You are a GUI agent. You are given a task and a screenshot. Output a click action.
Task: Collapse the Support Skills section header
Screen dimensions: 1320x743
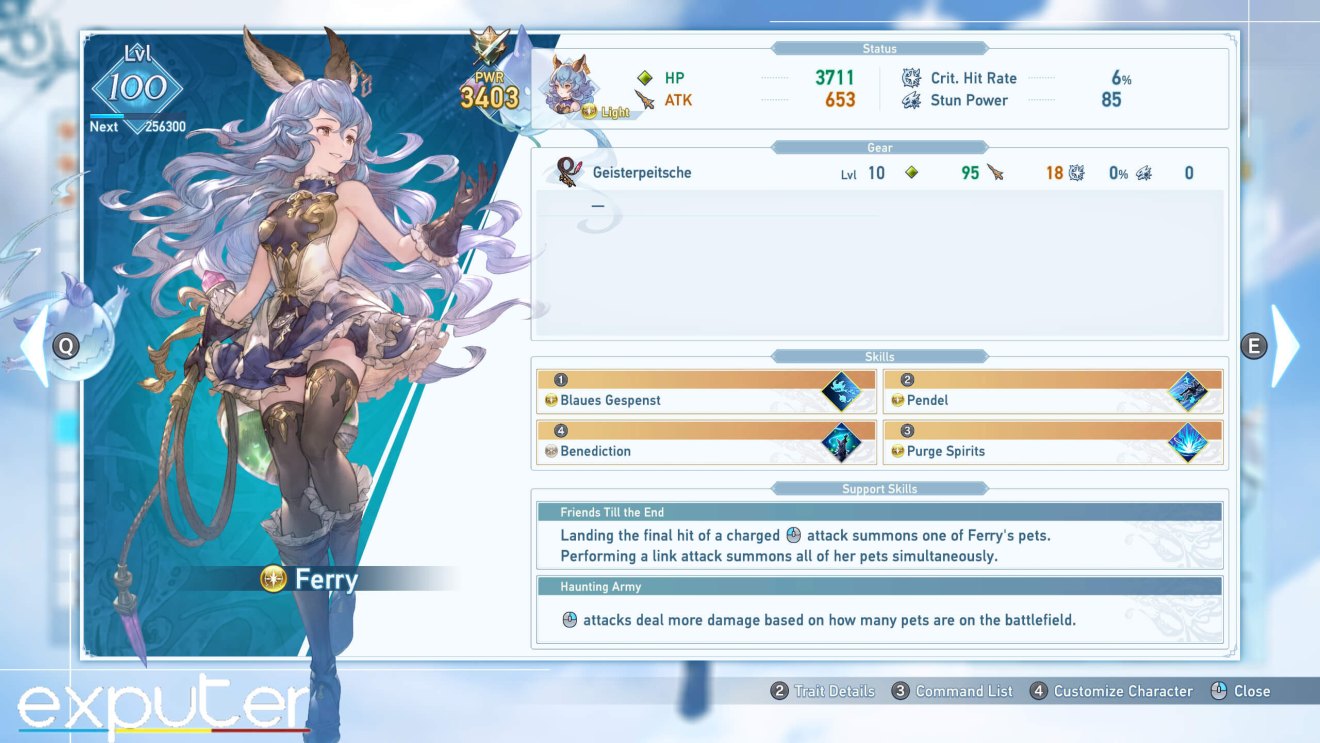[879, 488]
